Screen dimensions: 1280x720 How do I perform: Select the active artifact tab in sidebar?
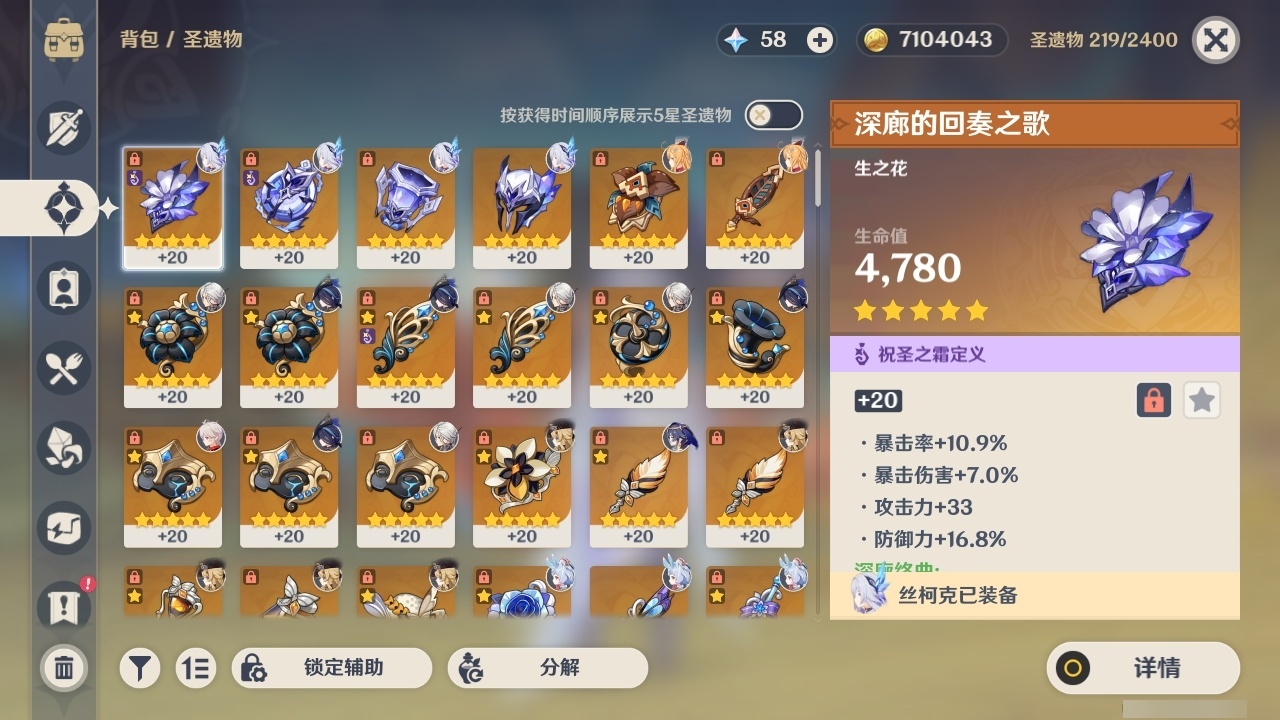tap(62, 207)
